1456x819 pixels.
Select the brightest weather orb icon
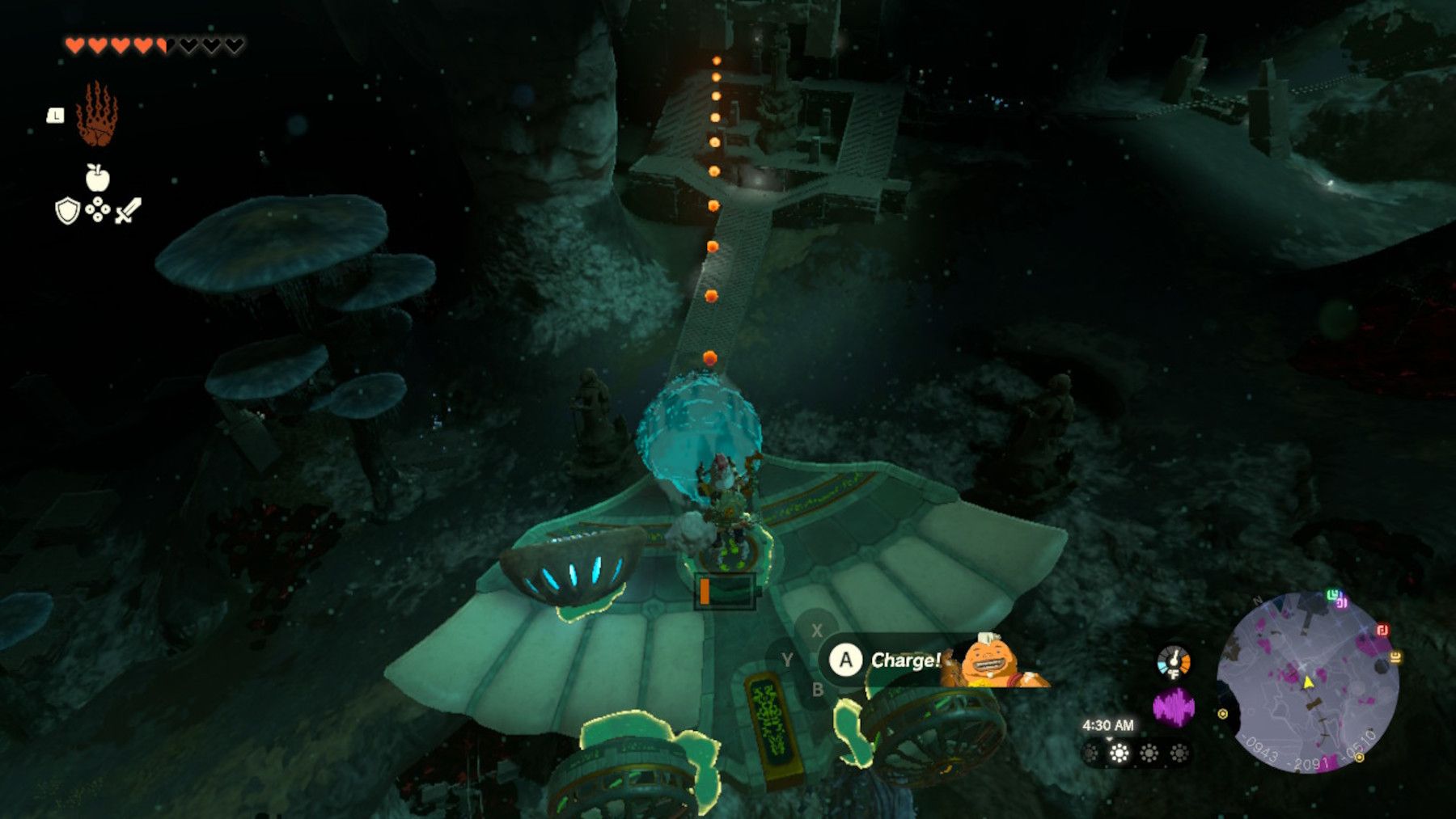[1120, 752]
